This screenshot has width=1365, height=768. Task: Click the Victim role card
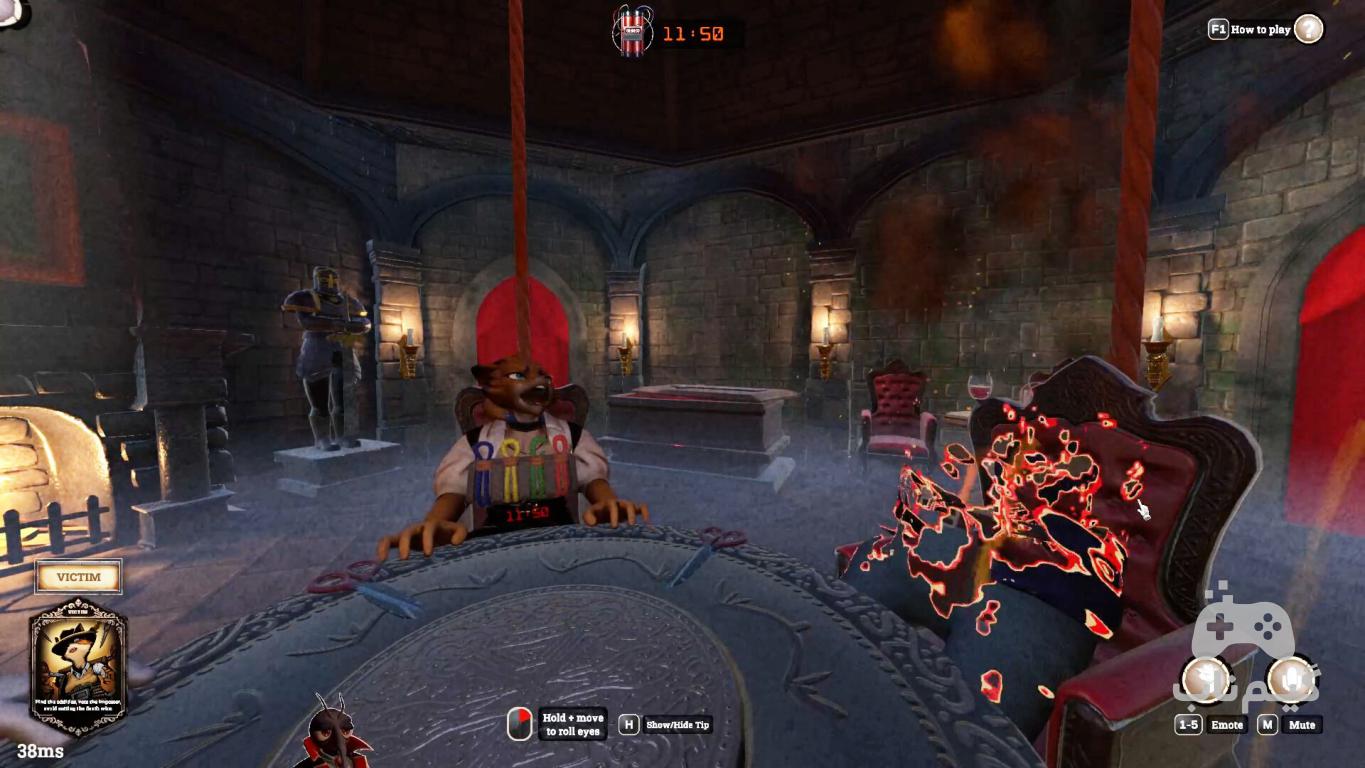coord(78,665)
